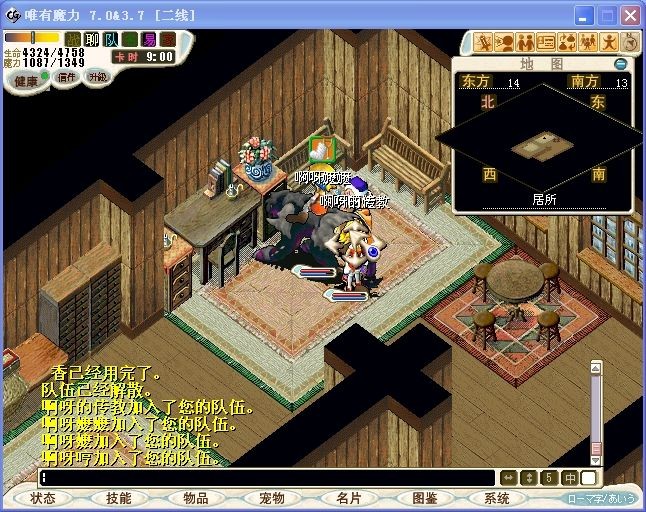Click the 升級 level-up button

(98, 77)
